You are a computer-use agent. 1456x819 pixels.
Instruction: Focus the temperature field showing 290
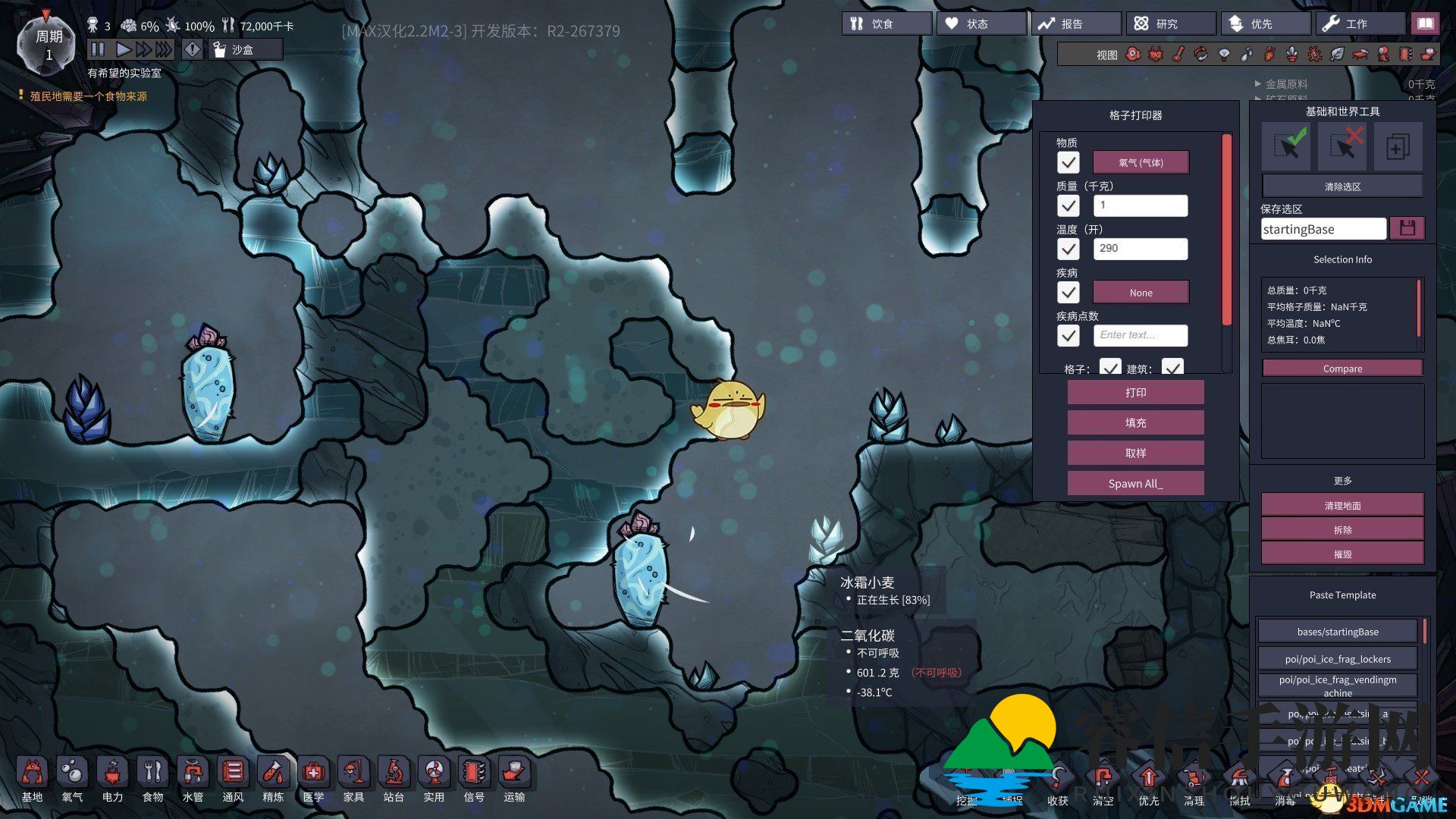tap(1141, 249)
